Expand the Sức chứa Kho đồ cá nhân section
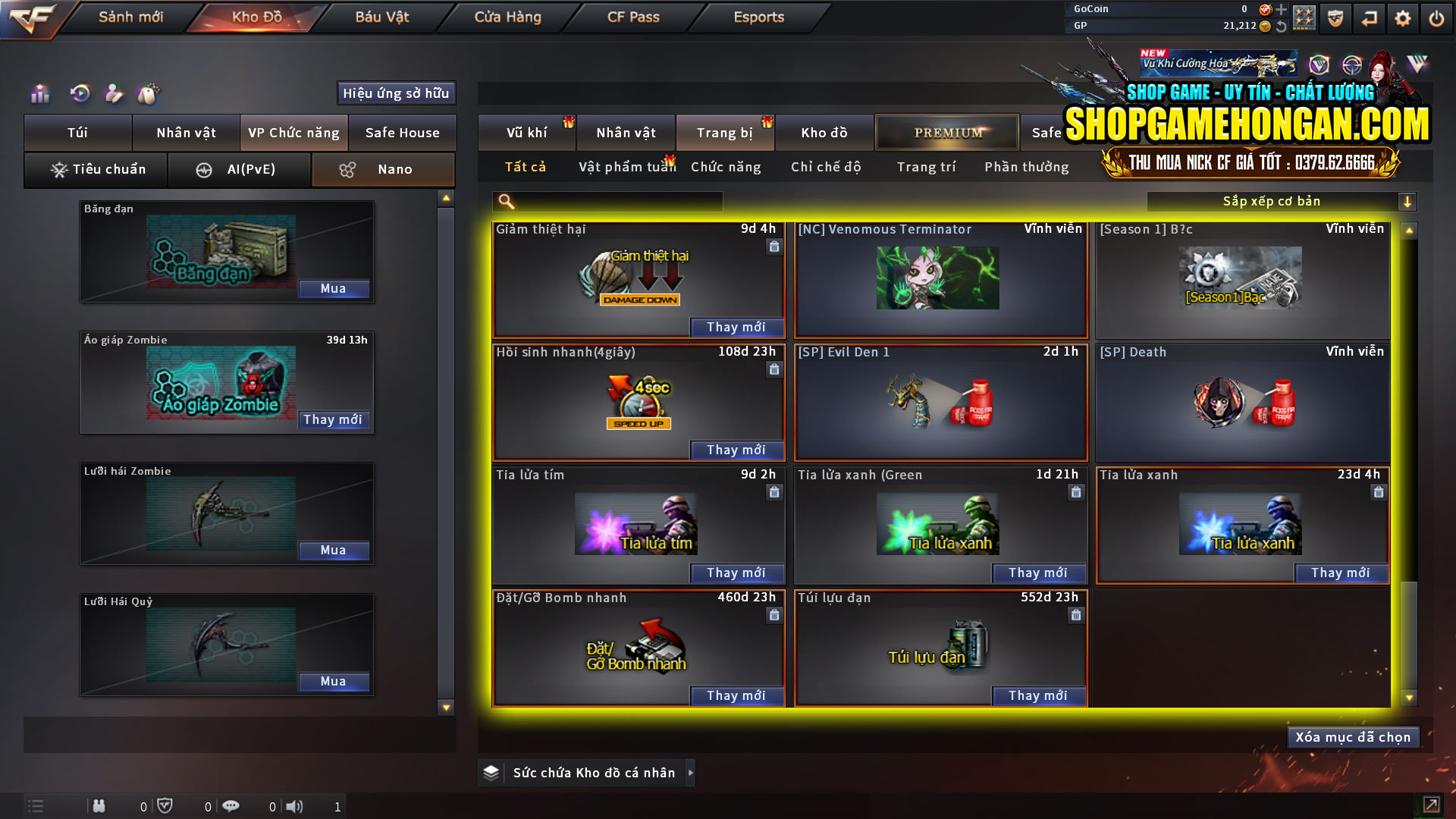 pyautogui.click(x=691, y=773)
